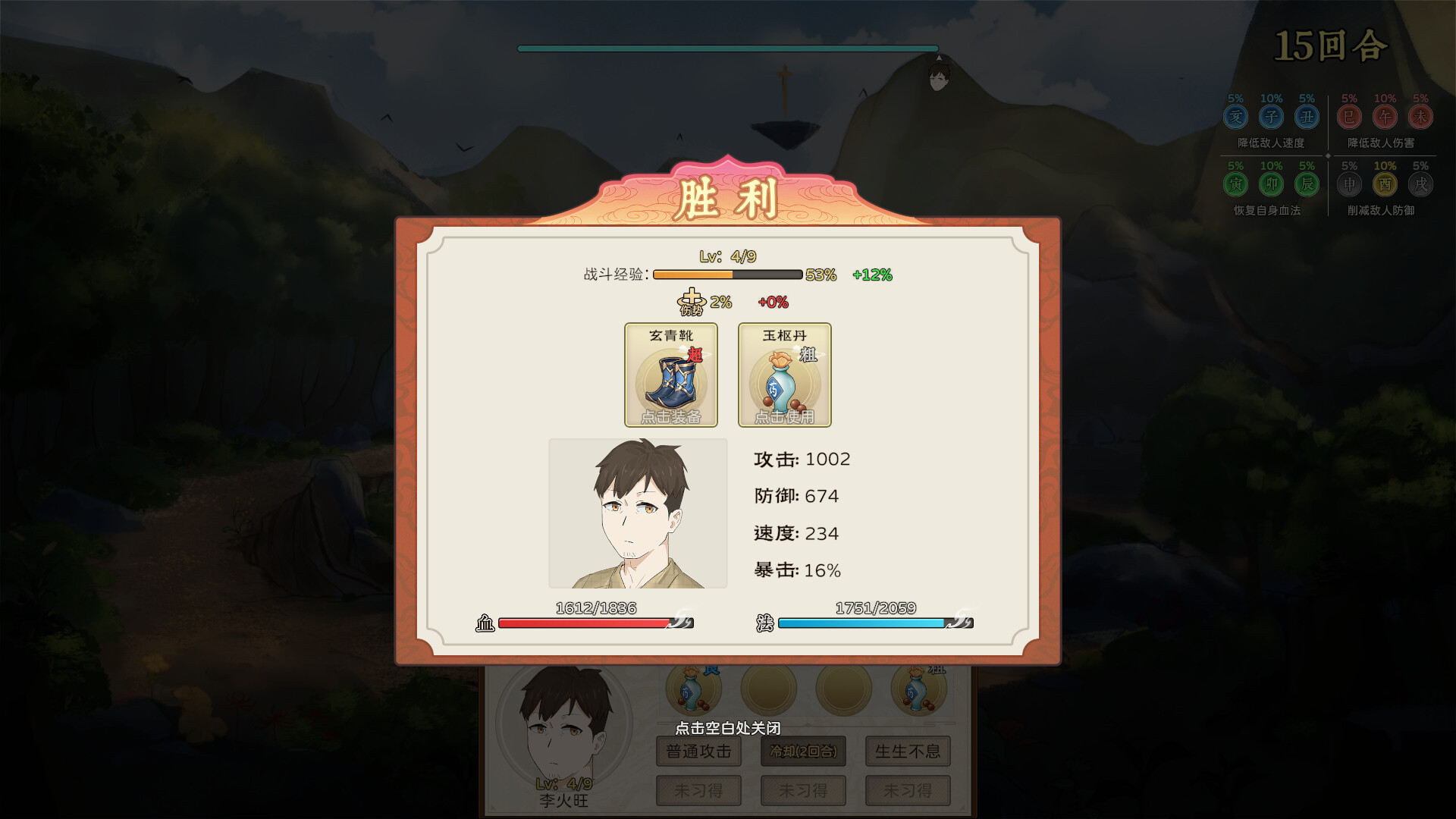Select the red 午 10% buff icon
This screenshot has height=819, width=1456.
click(1385, 116)
